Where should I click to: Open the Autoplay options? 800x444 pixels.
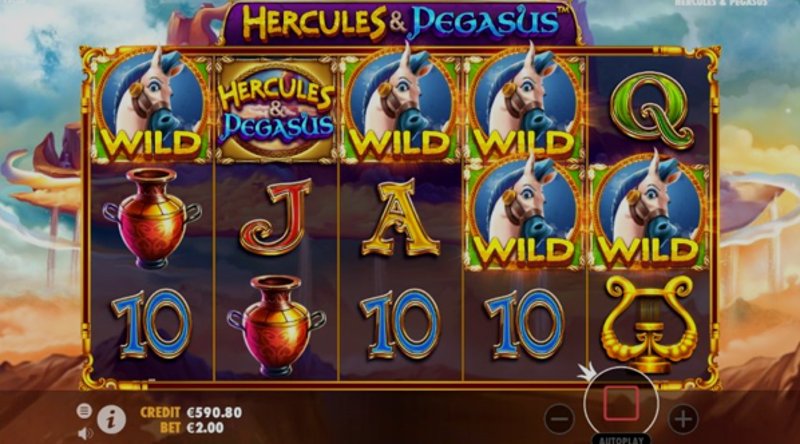(622, 438)
